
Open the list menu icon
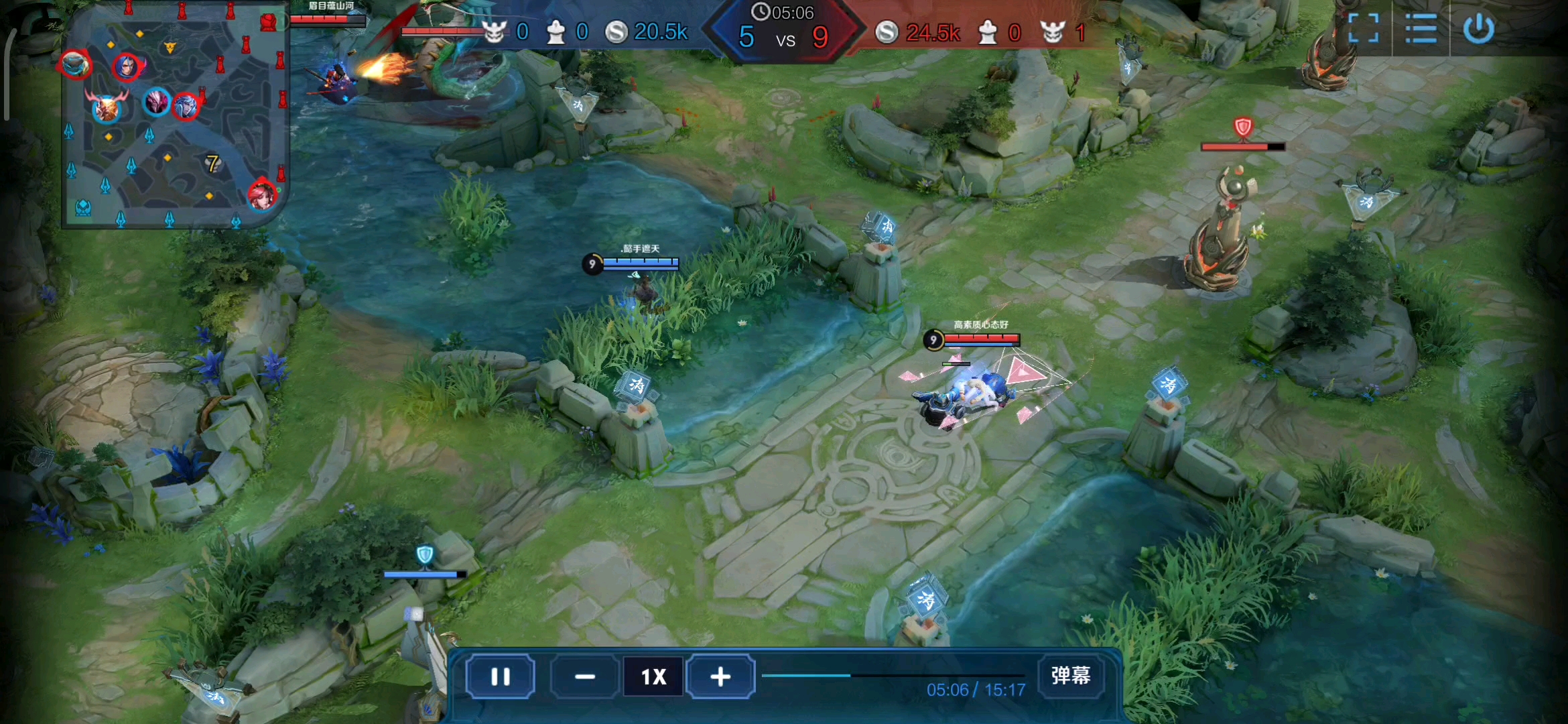click(x=1421, y=28)
